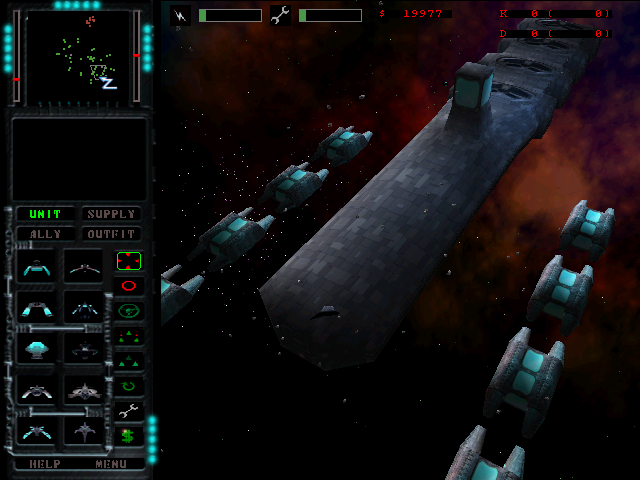Viewport: 640px width, 480px height.
Task: Pick the green triangles formation icon
Action: [129, 361]
